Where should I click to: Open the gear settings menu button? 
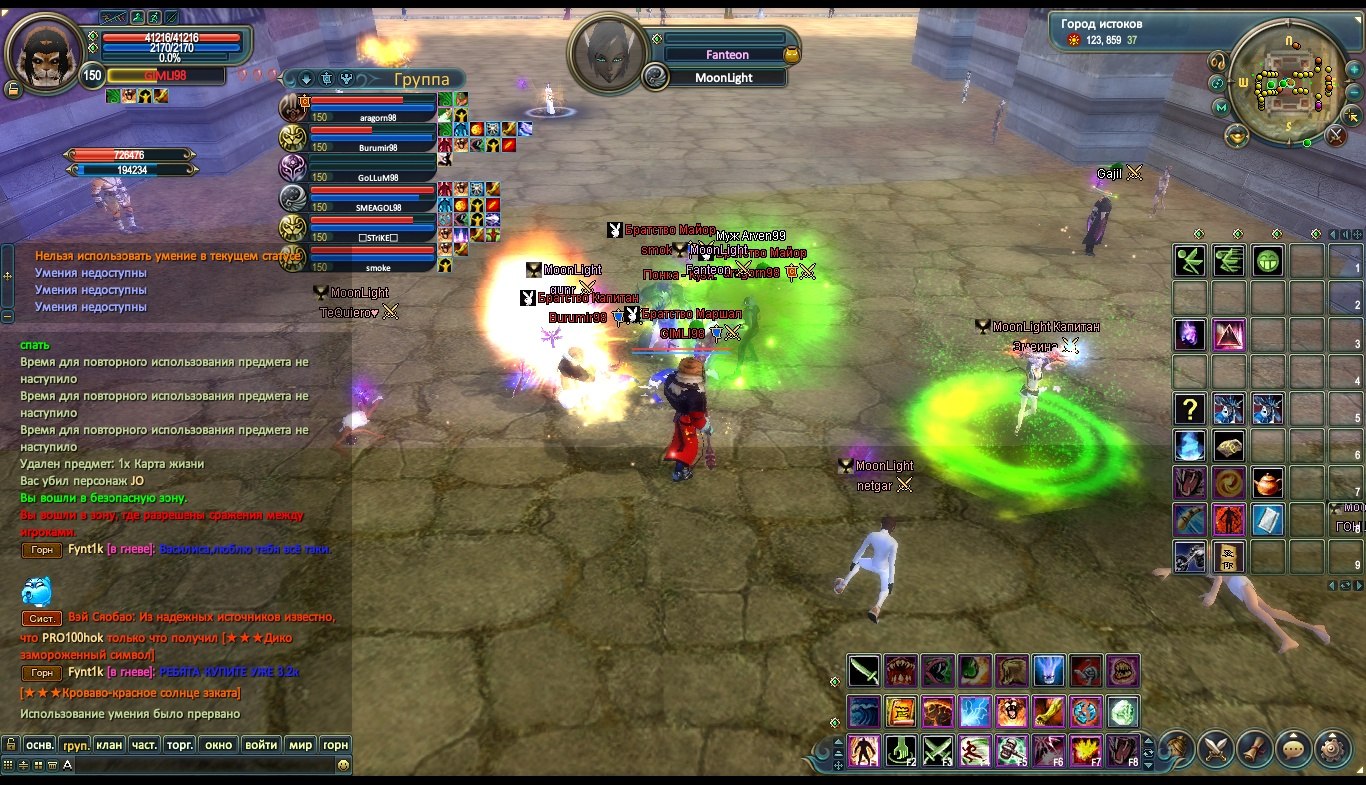tap(1332, 748)
